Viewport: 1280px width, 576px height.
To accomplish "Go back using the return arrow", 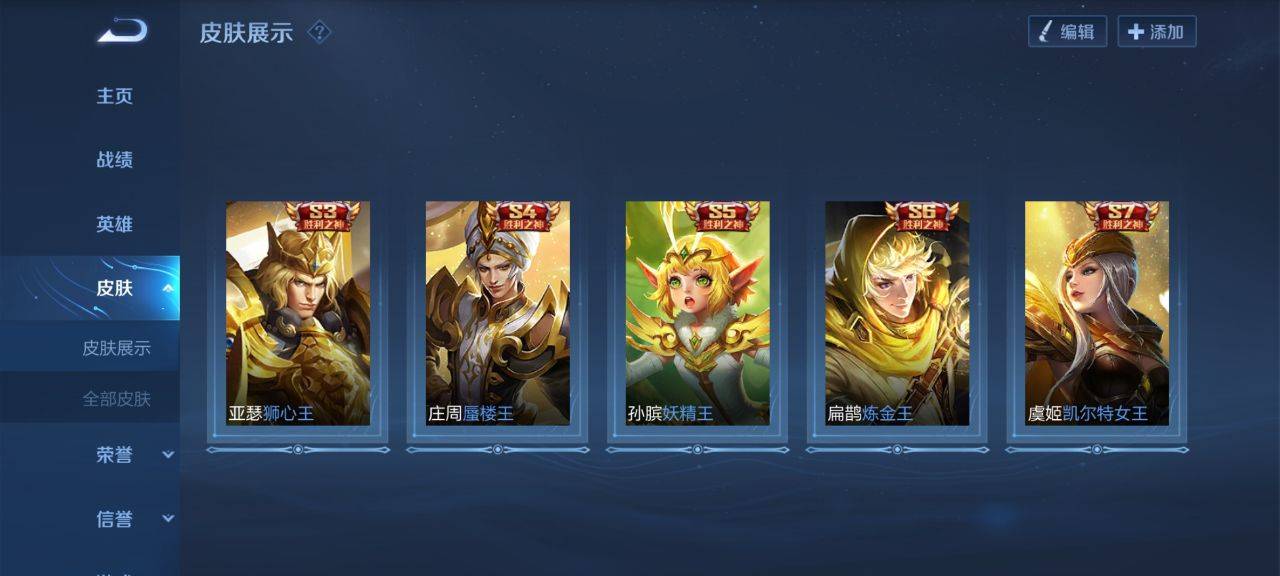I will coord(122,31).
